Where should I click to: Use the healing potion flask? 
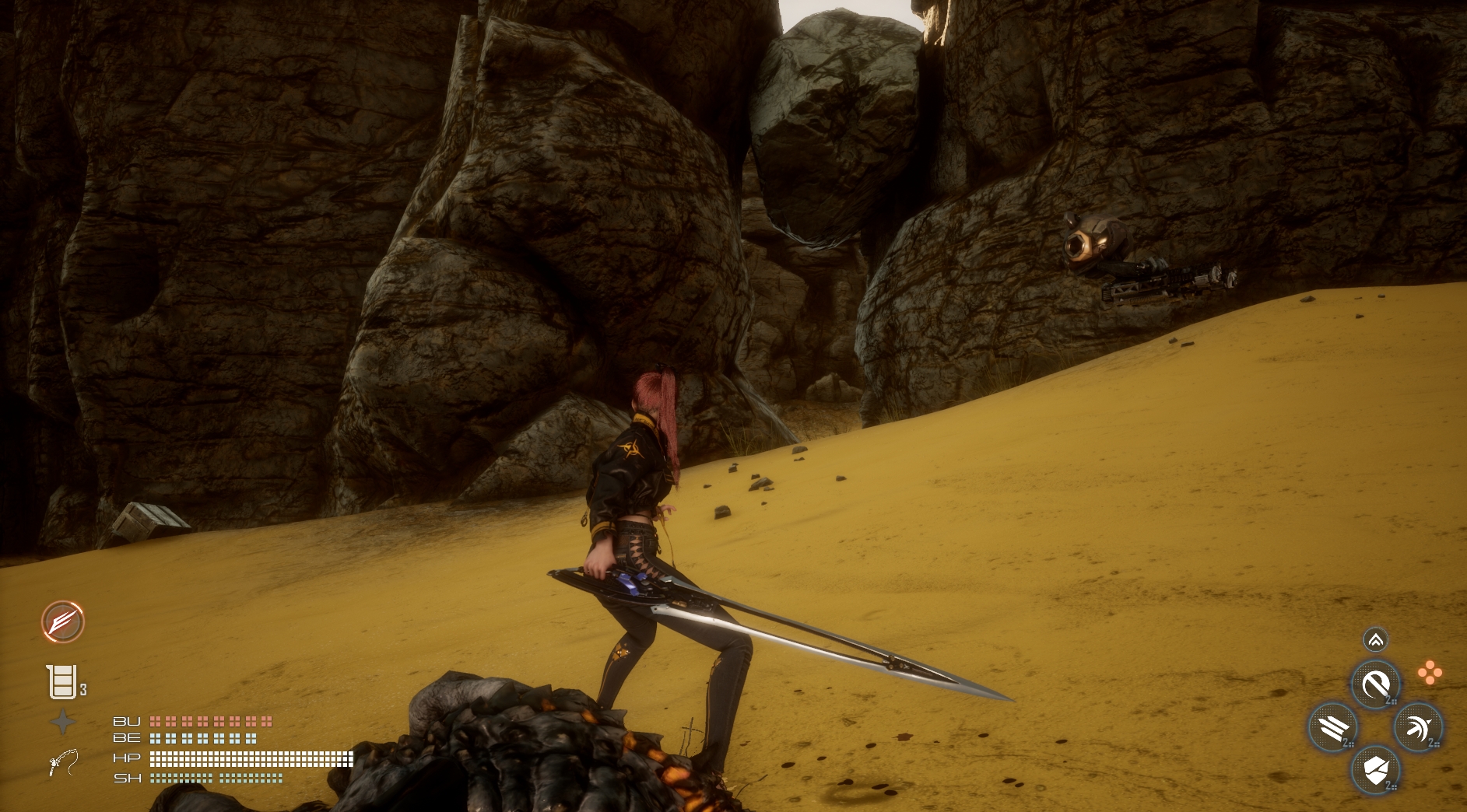pyautogui.click(x=62, y=682)
